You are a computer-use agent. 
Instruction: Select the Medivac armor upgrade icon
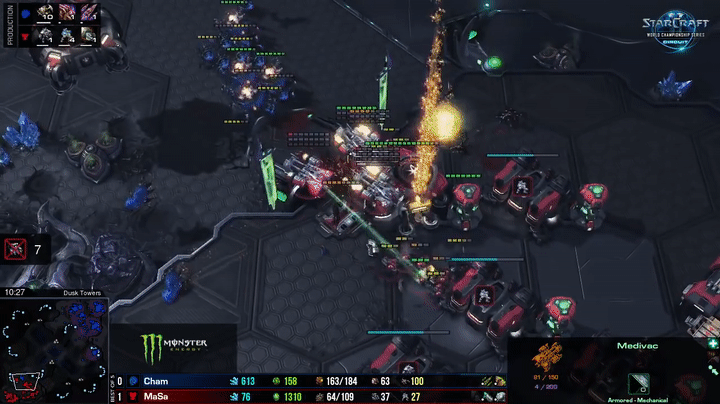tap(637, 383)
